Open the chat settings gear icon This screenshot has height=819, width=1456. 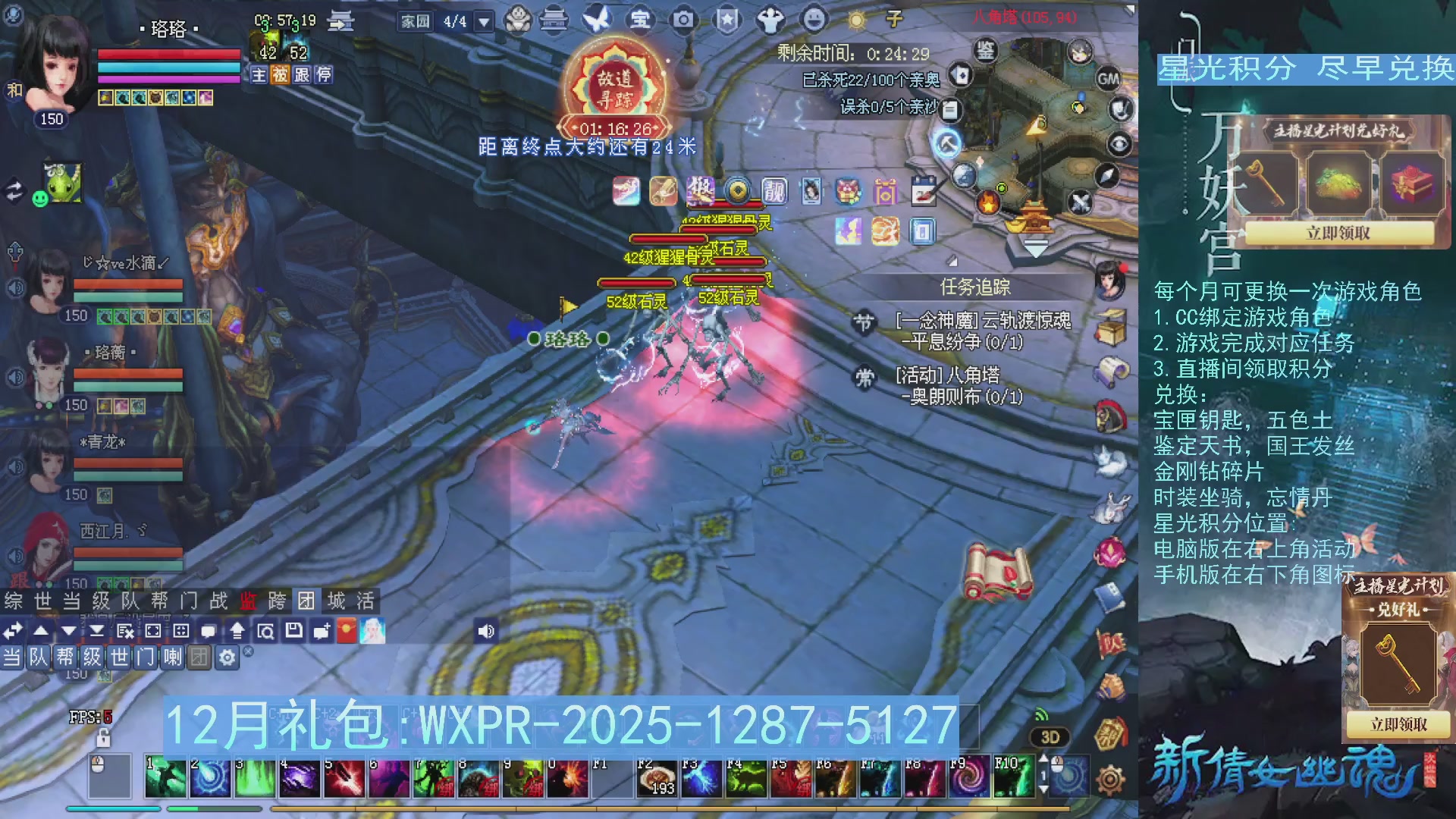tap(225, 658)
